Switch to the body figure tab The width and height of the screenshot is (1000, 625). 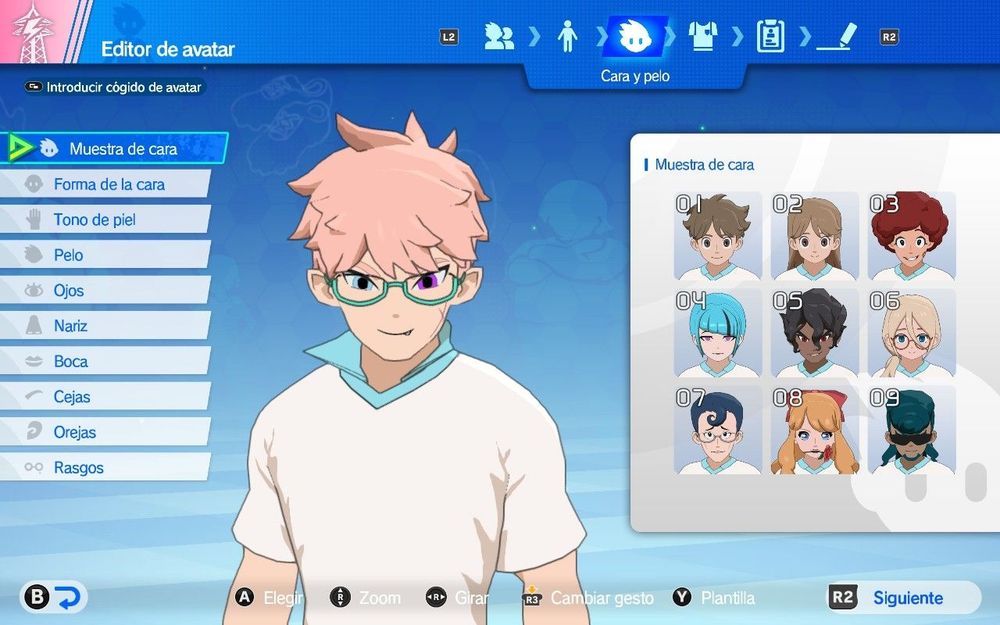point(567,37)
